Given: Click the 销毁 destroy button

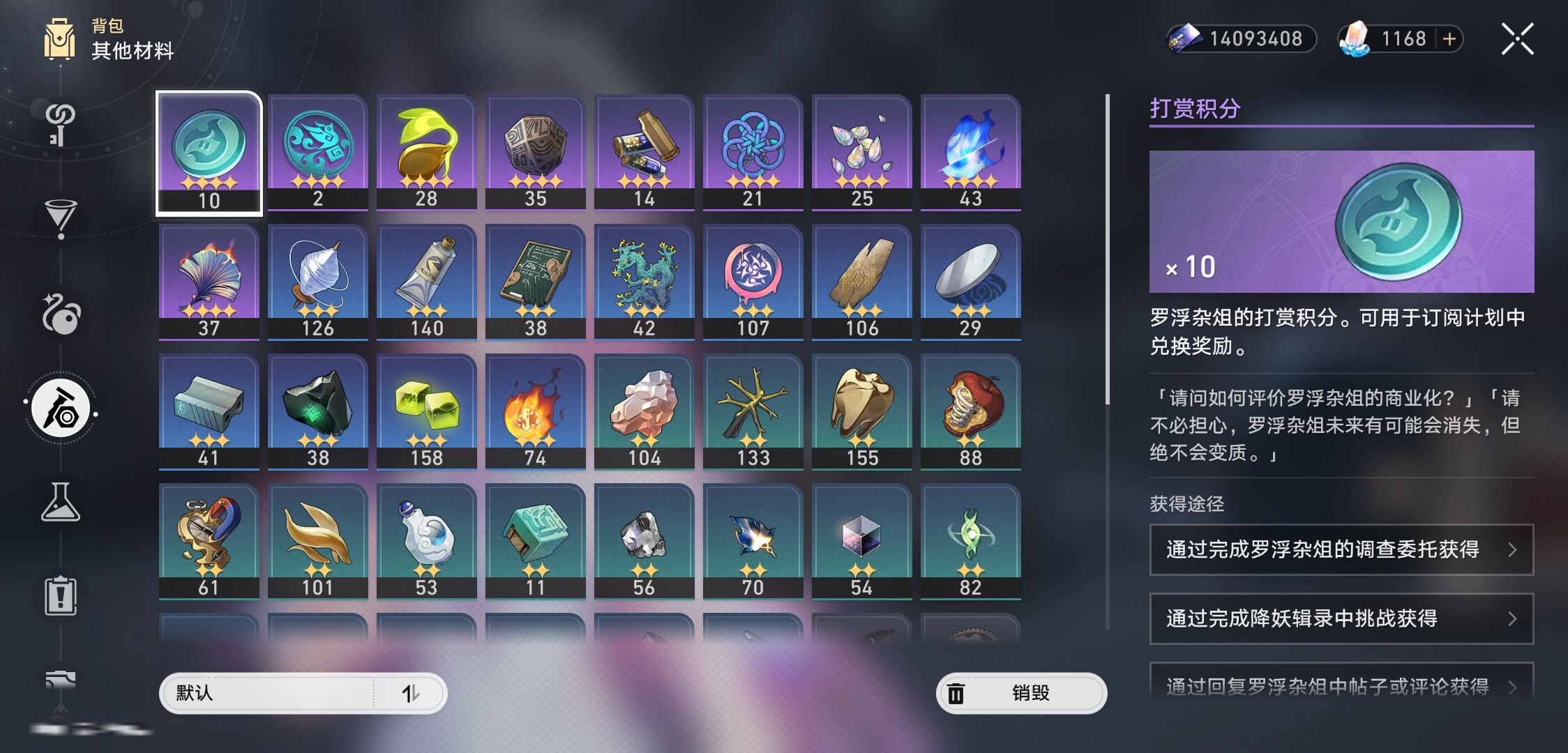Looking at the screenshot, I should (x=1021, y=693).
